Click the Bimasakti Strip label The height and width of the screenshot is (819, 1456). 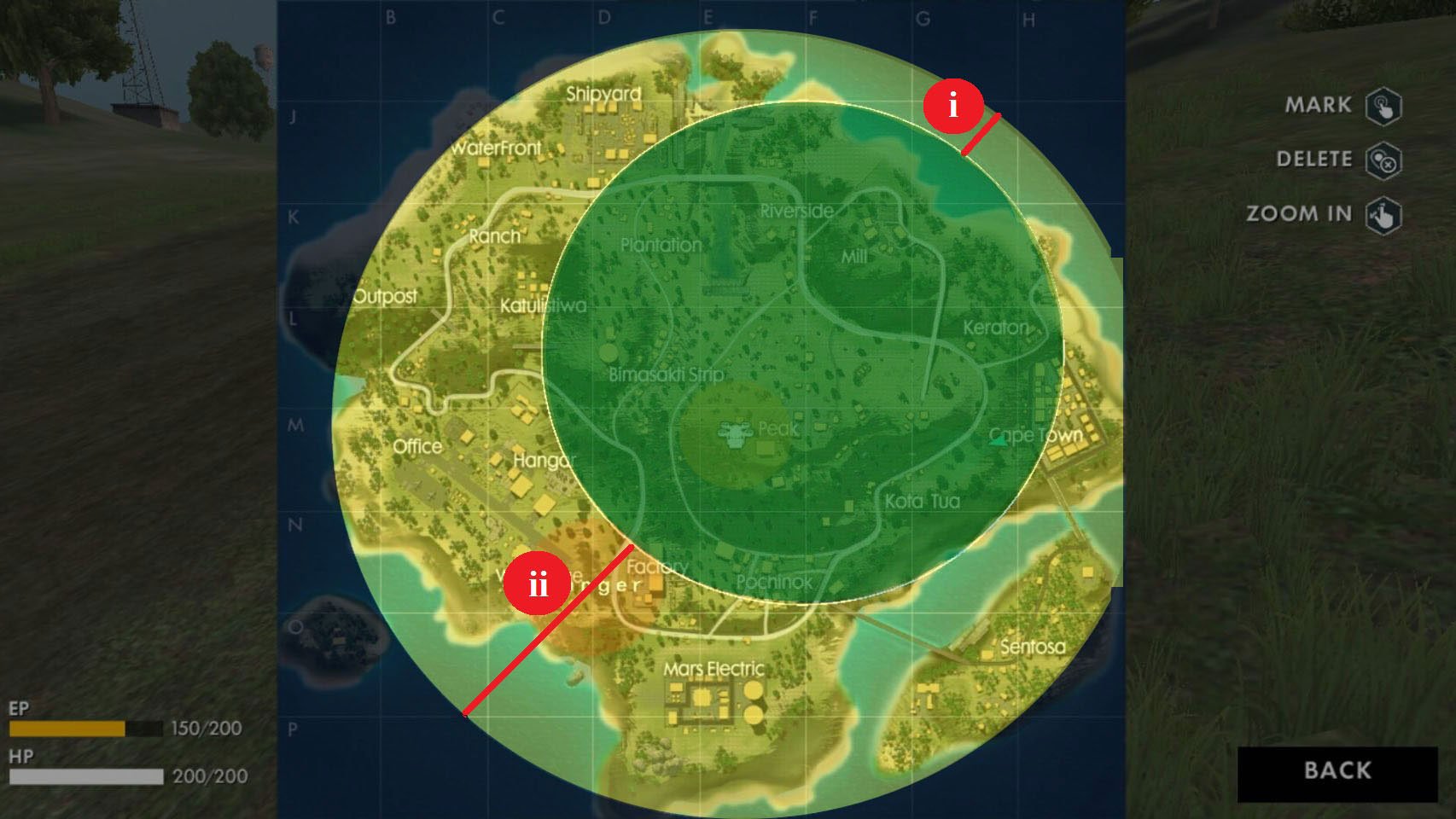[667, 374]
